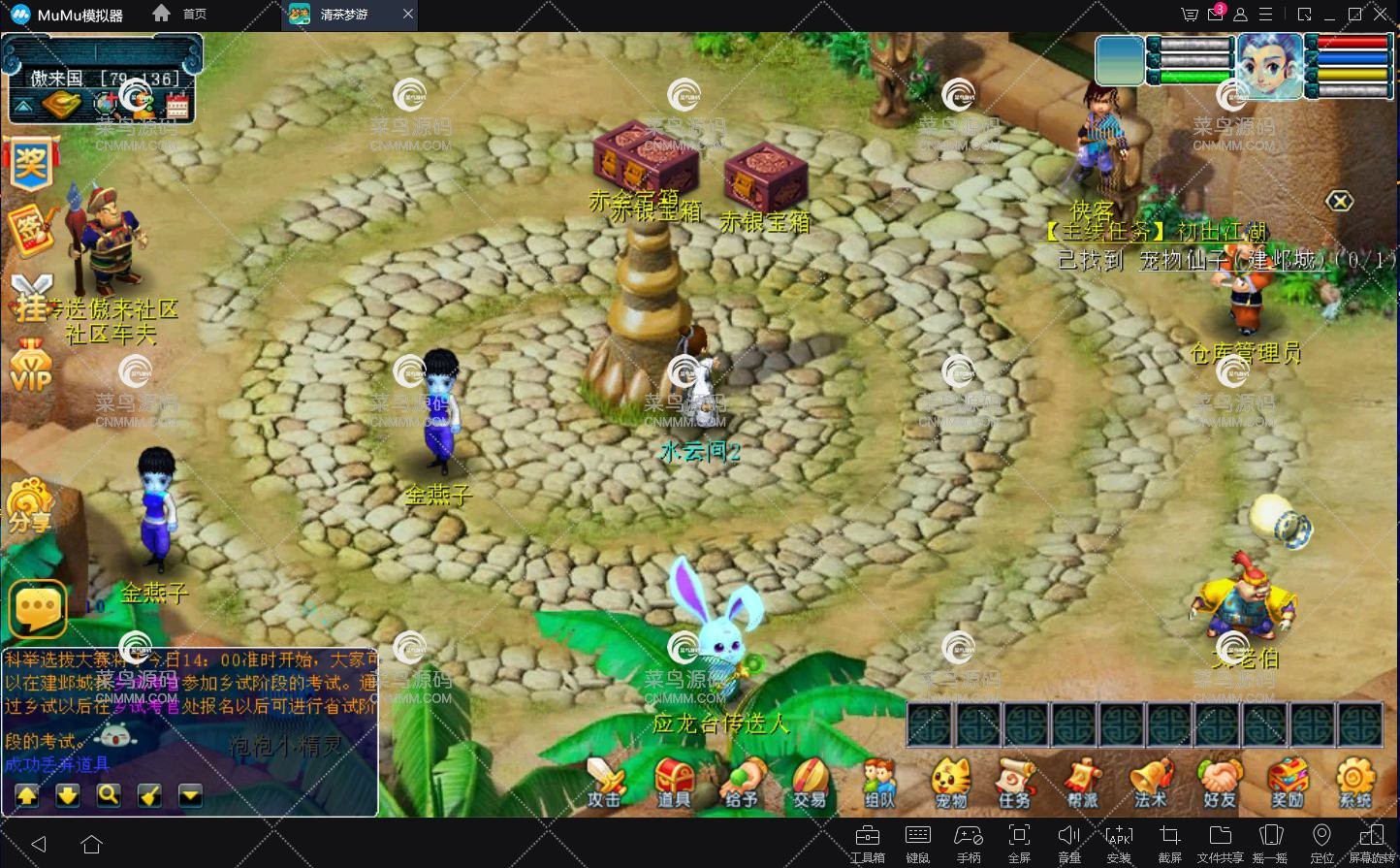Close the quest tracker with the X
This screenshot has width=1400, height=868.
tap(1339, 201)
